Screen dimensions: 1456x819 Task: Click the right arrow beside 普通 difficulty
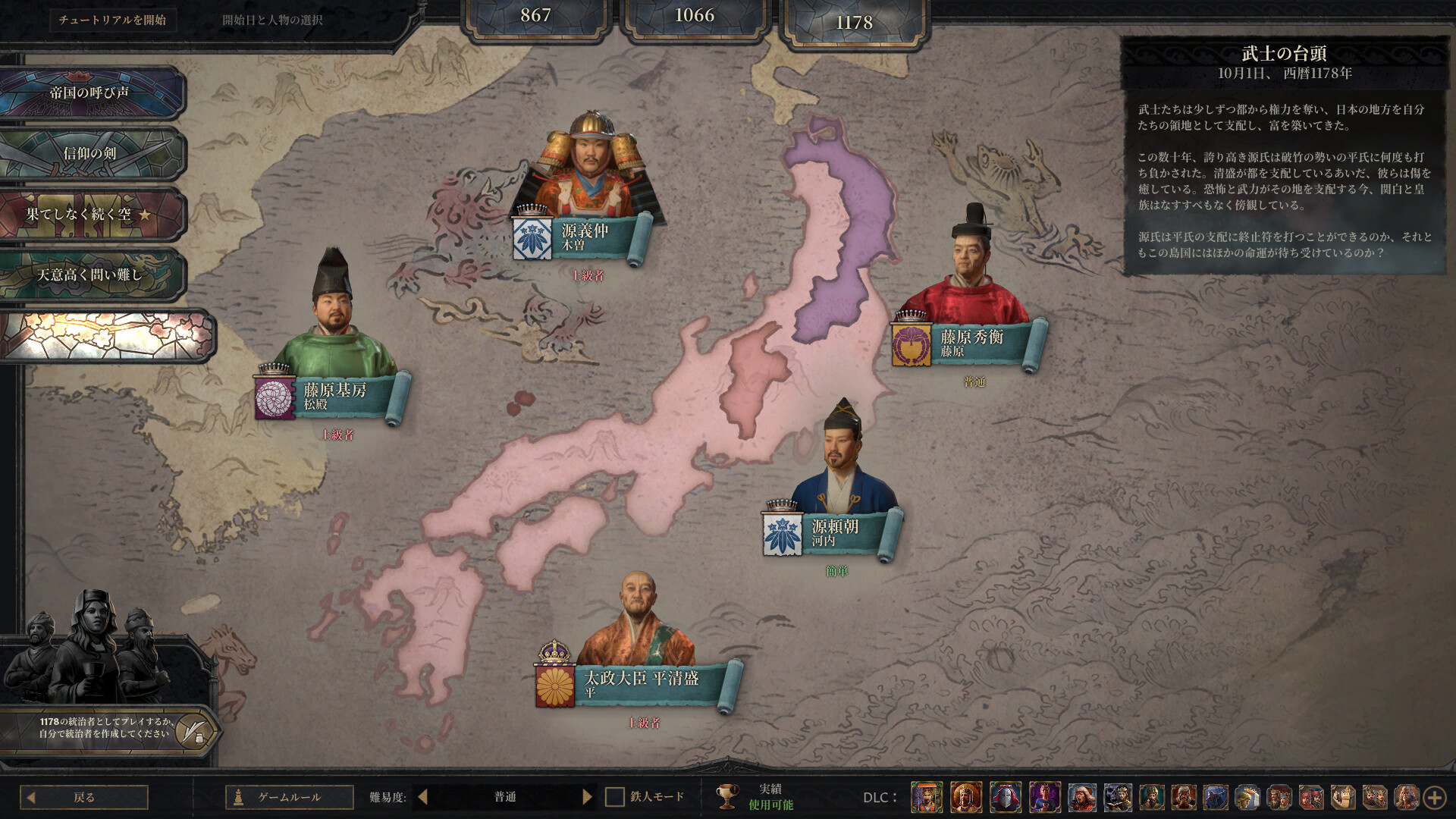[588, 797]
